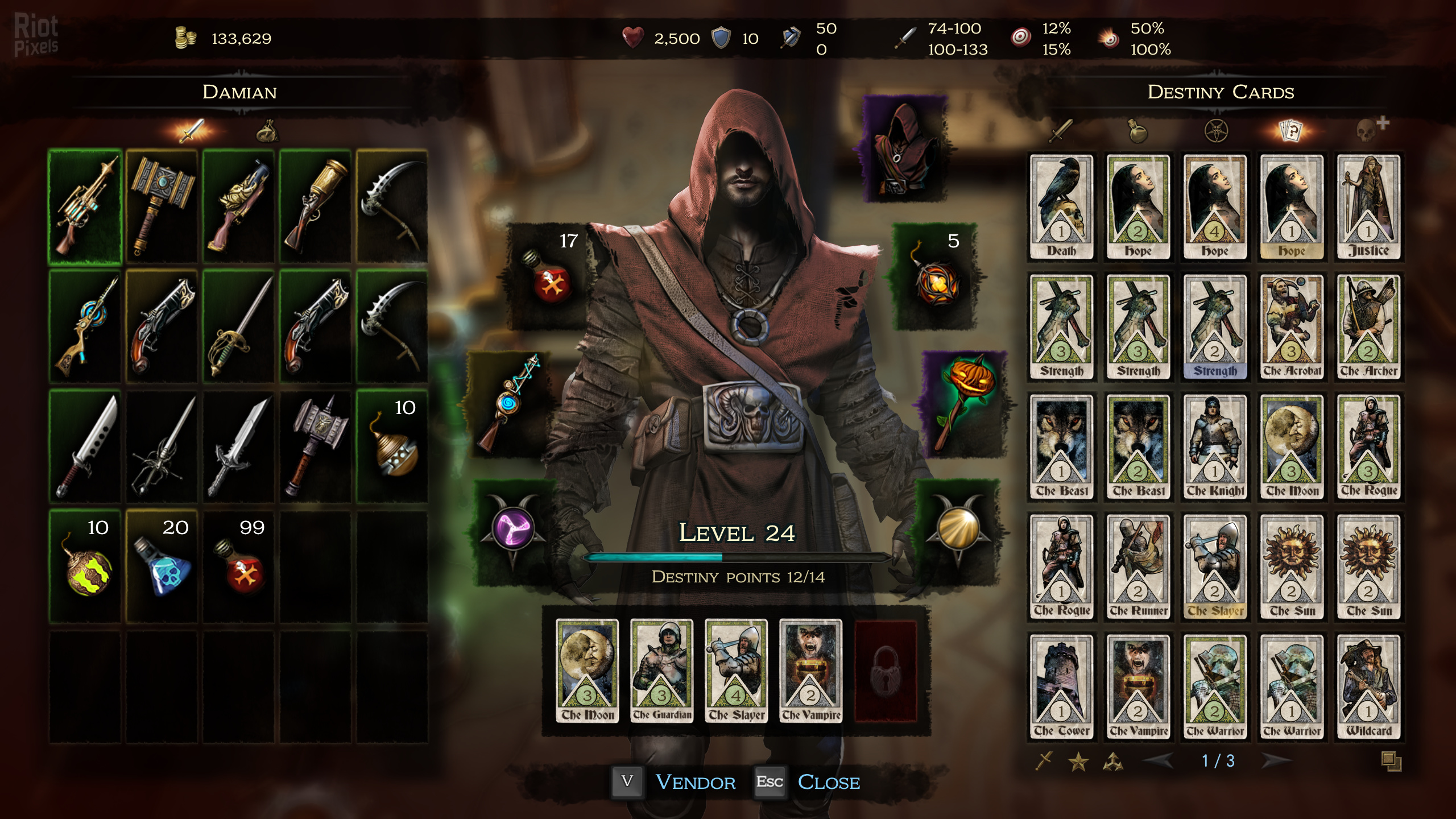Pick the Justice destiny card
Viewport: 1456px width, 819px height.
tap(1368, 207)
